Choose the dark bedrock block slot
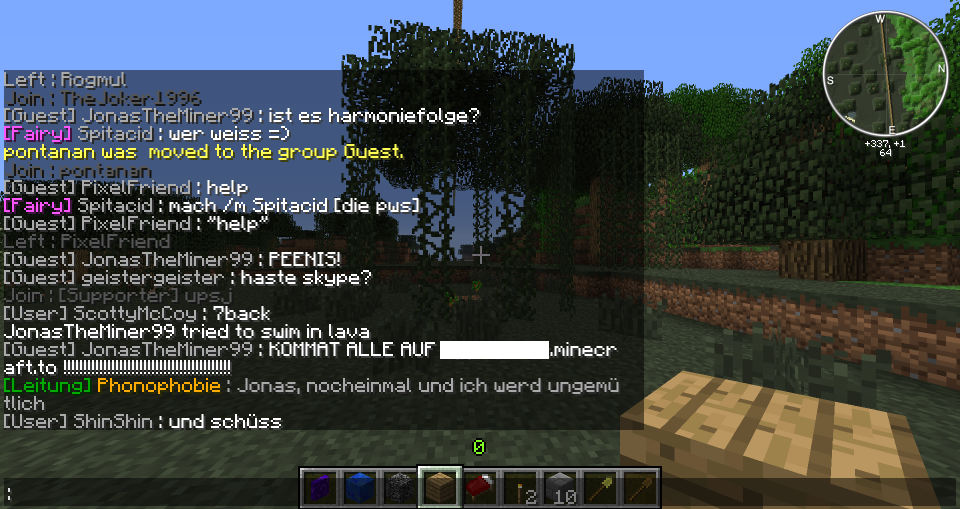The width and height of the screenshot is (960, 509). click(x=400, y=488)
